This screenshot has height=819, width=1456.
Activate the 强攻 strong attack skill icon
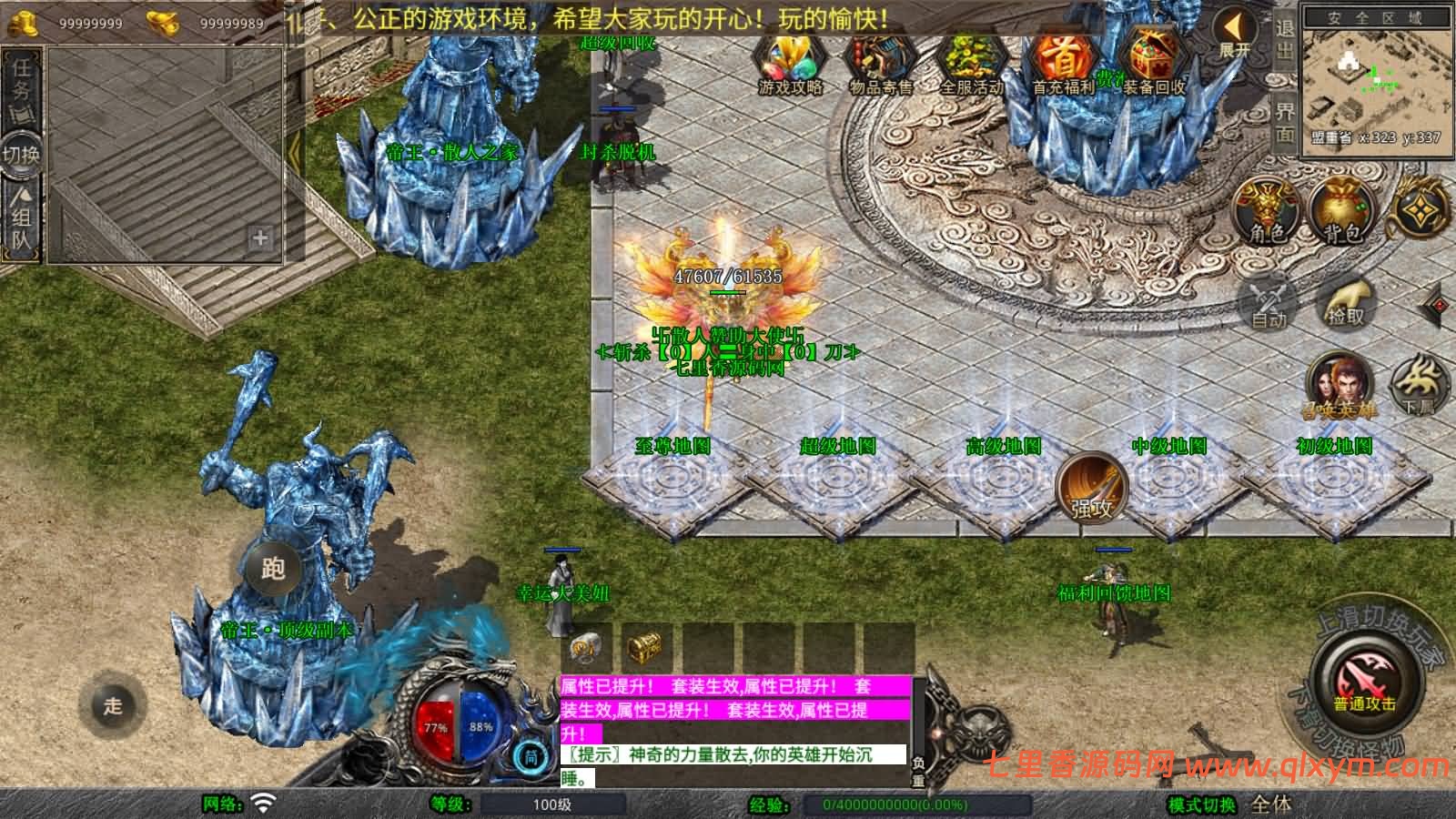(x=1089, y=490)
